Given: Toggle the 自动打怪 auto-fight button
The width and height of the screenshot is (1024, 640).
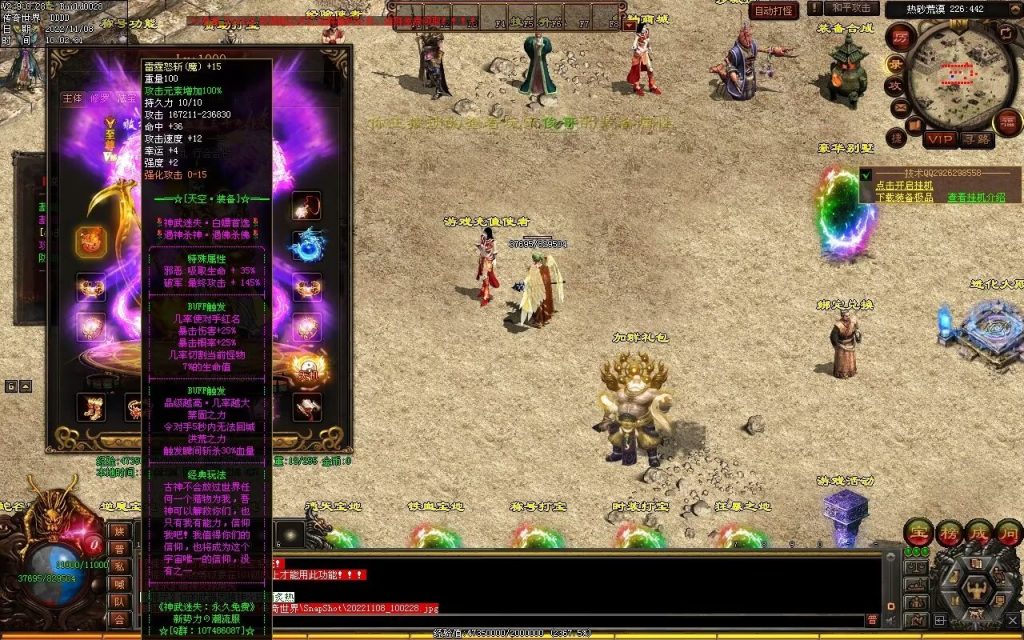Looking at the screenshot, I should click(x=775, y=11).
